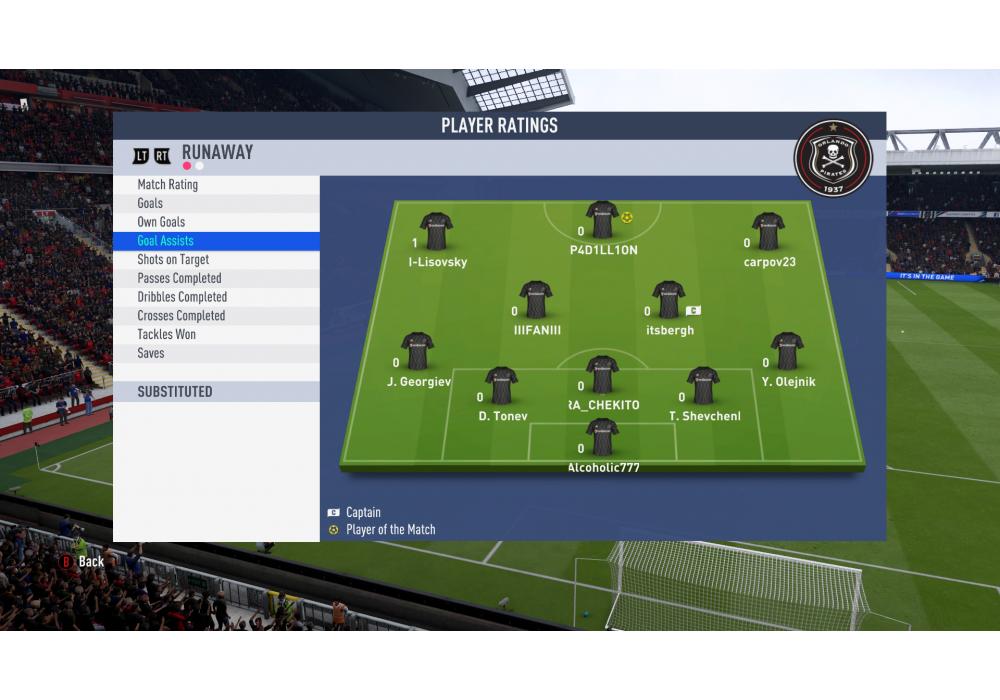The width and height of the screenshot is (1000, 700).
Task: Show Passes Completed ratings
Action: tap(216, 278)
